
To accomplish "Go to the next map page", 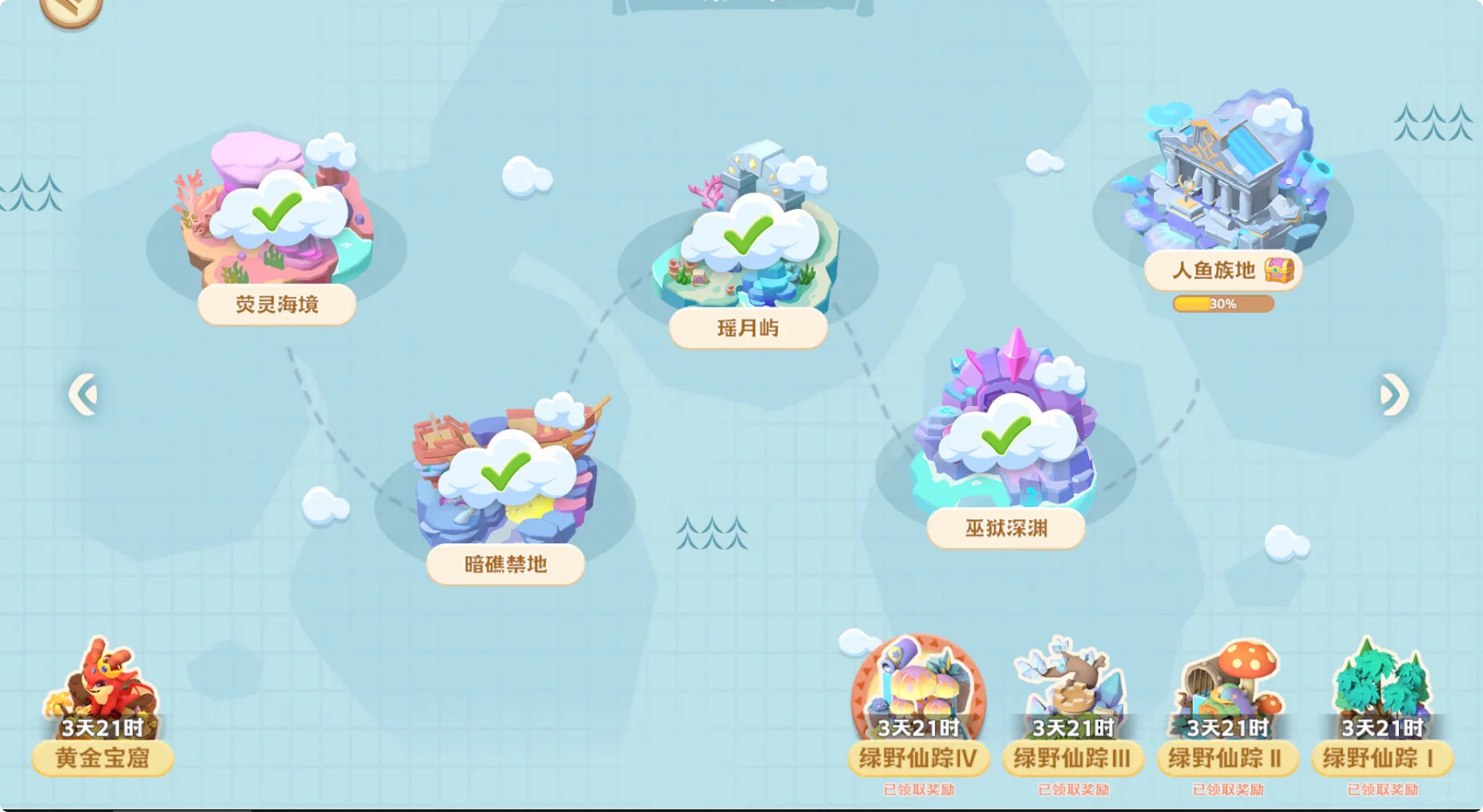I will [1394, 395].
